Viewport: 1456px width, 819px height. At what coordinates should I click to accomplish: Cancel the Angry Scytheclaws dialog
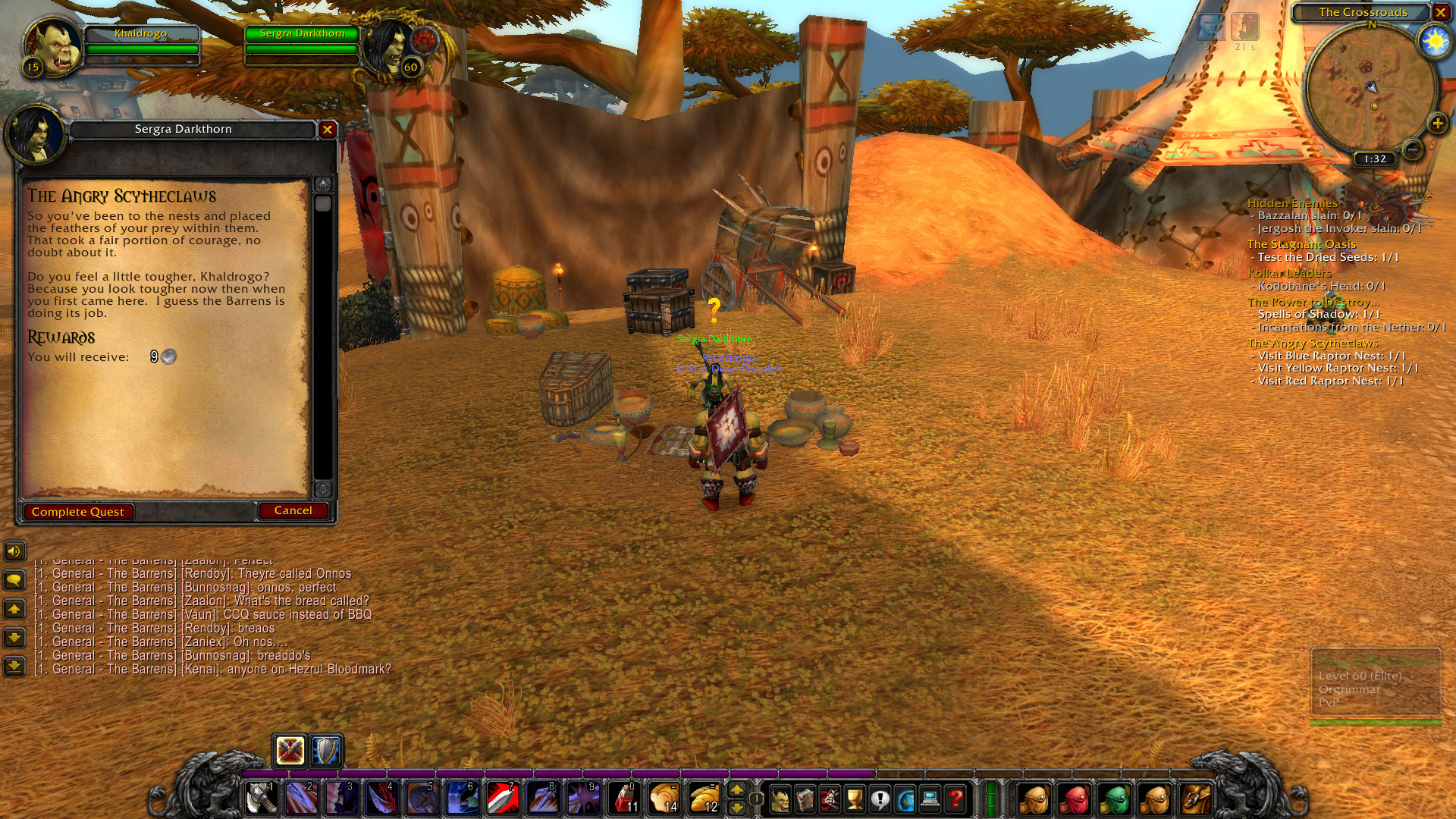click(293, 510)
